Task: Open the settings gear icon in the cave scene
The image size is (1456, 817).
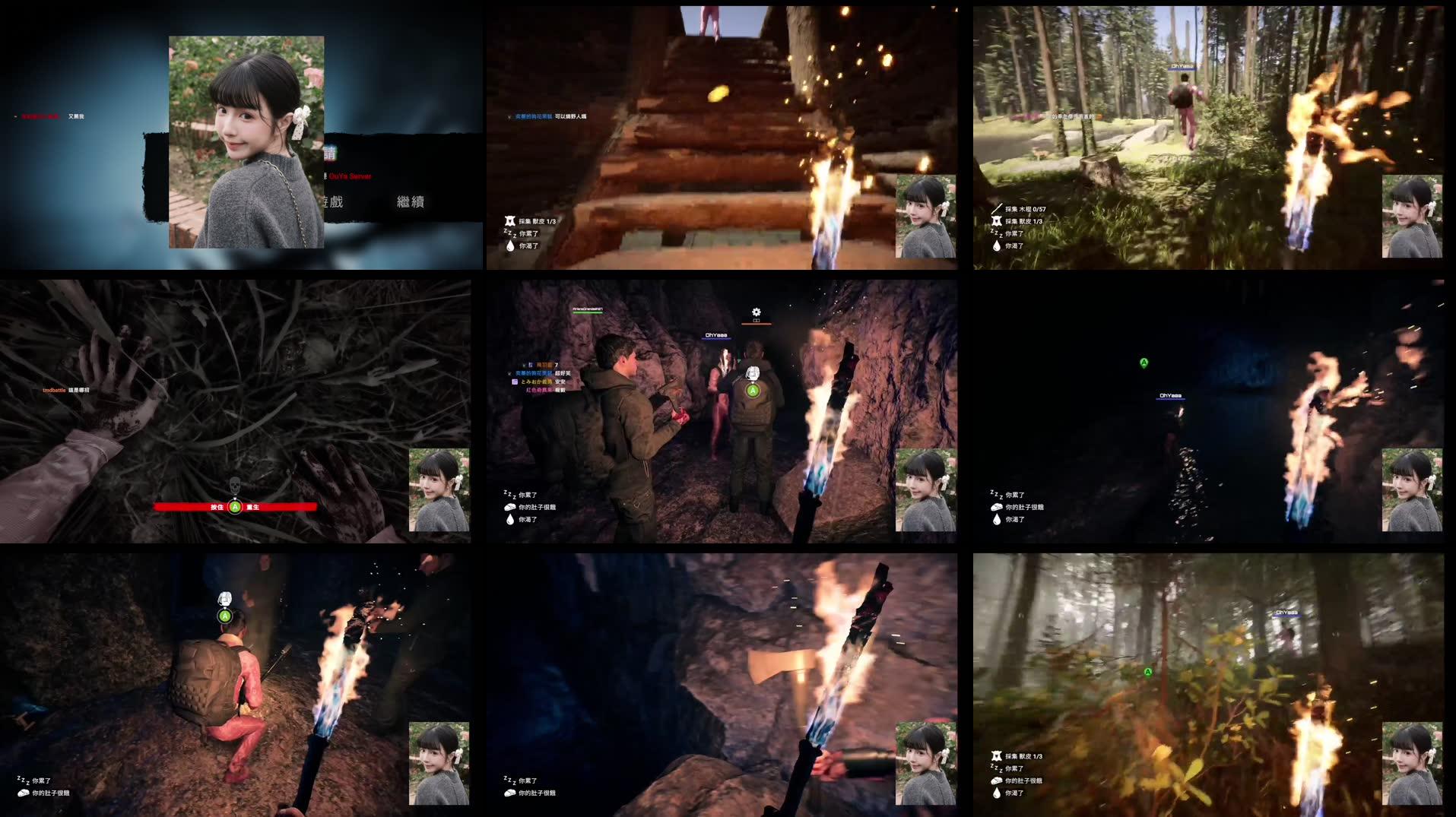Action: coord(756,311)
